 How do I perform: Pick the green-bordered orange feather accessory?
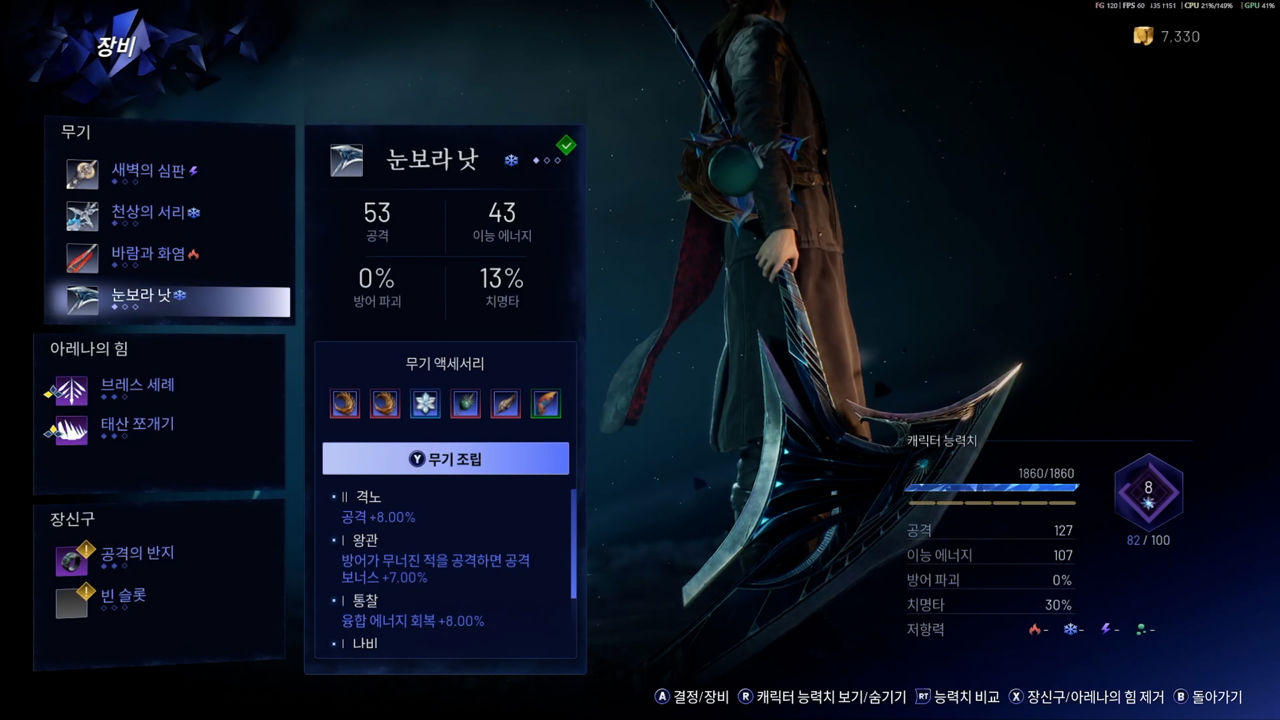[x=545, y=404]
